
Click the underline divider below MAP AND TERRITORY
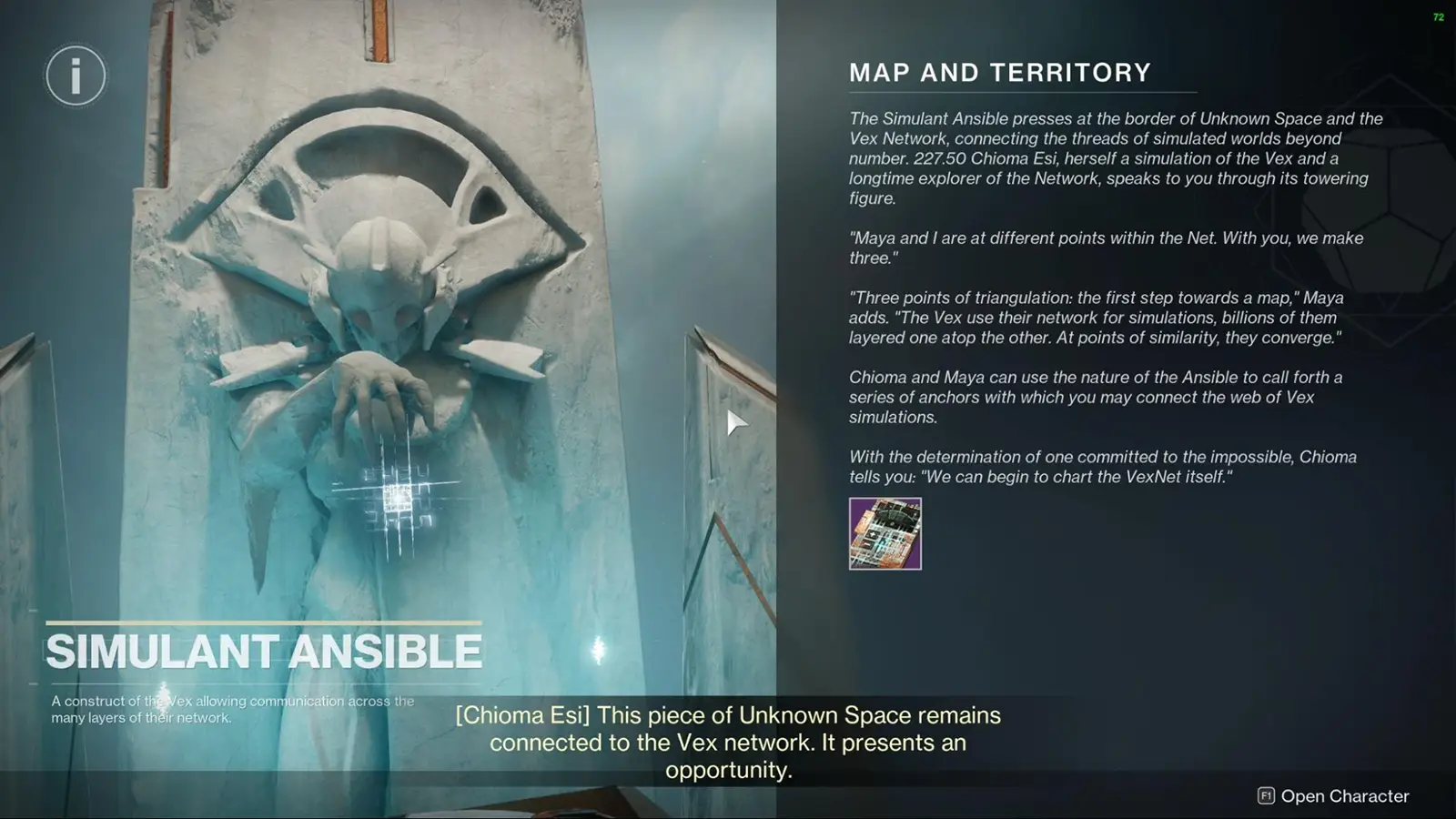[x=1021, y=93]
